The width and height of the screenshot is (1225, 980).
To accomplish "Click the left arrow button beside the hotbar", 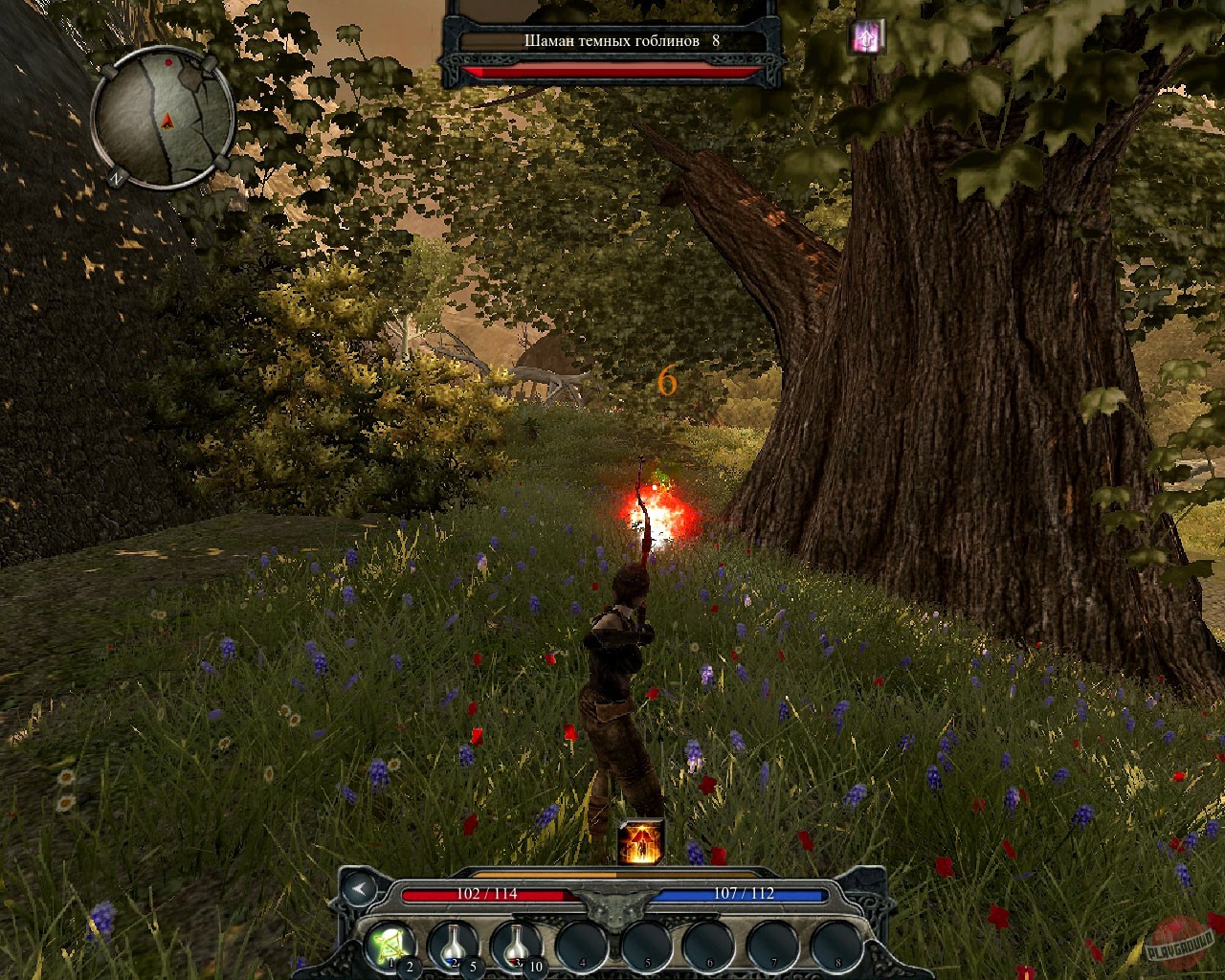I will pyautogui.click(x=358, y=889).
